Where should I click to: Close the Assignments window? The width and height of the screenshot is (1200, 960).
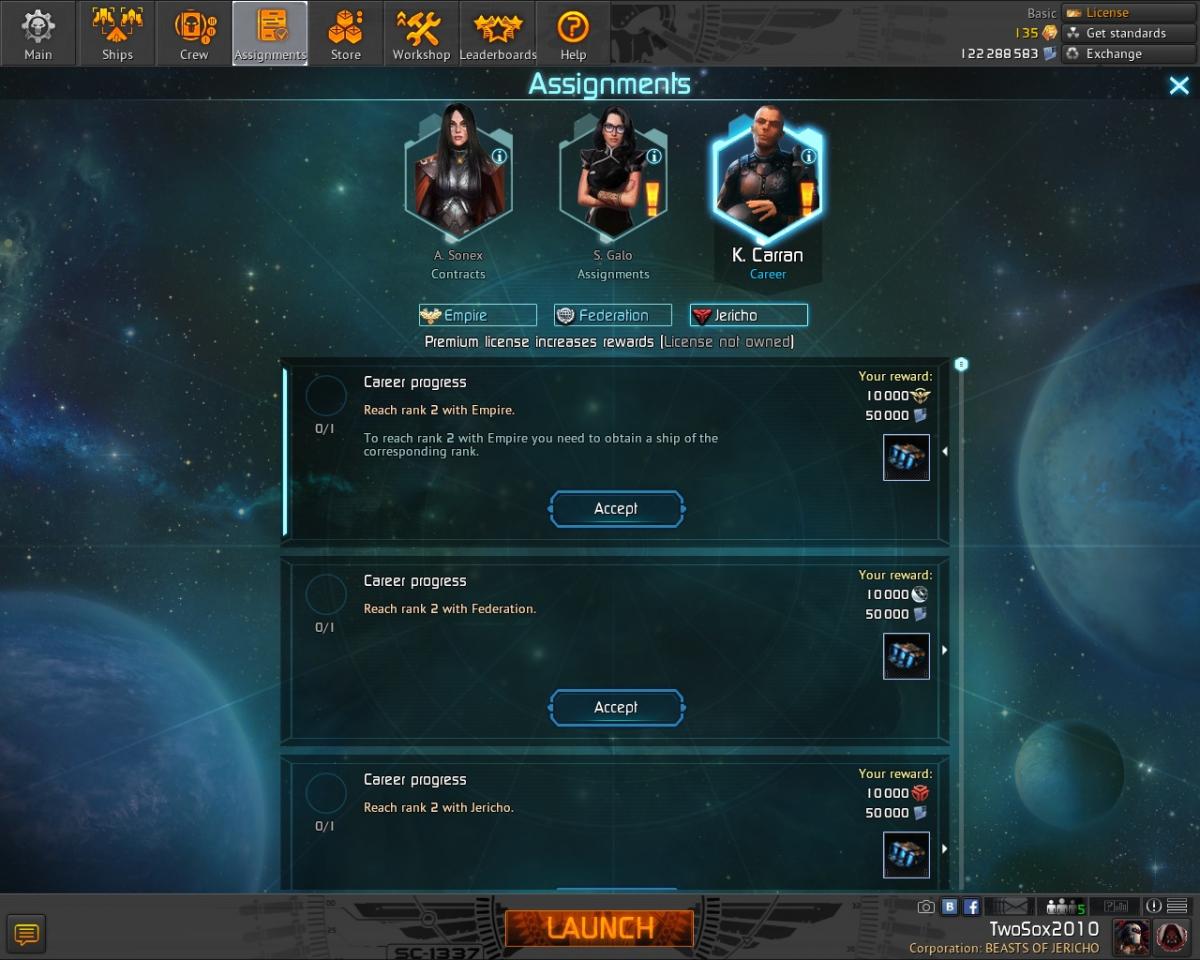(1179, 86)
